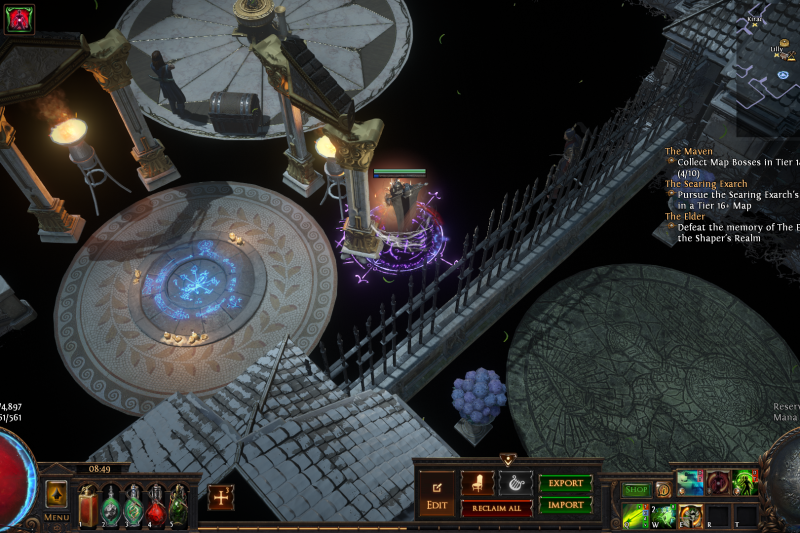Click the red portrait icon in the corner

click(19, 19)
